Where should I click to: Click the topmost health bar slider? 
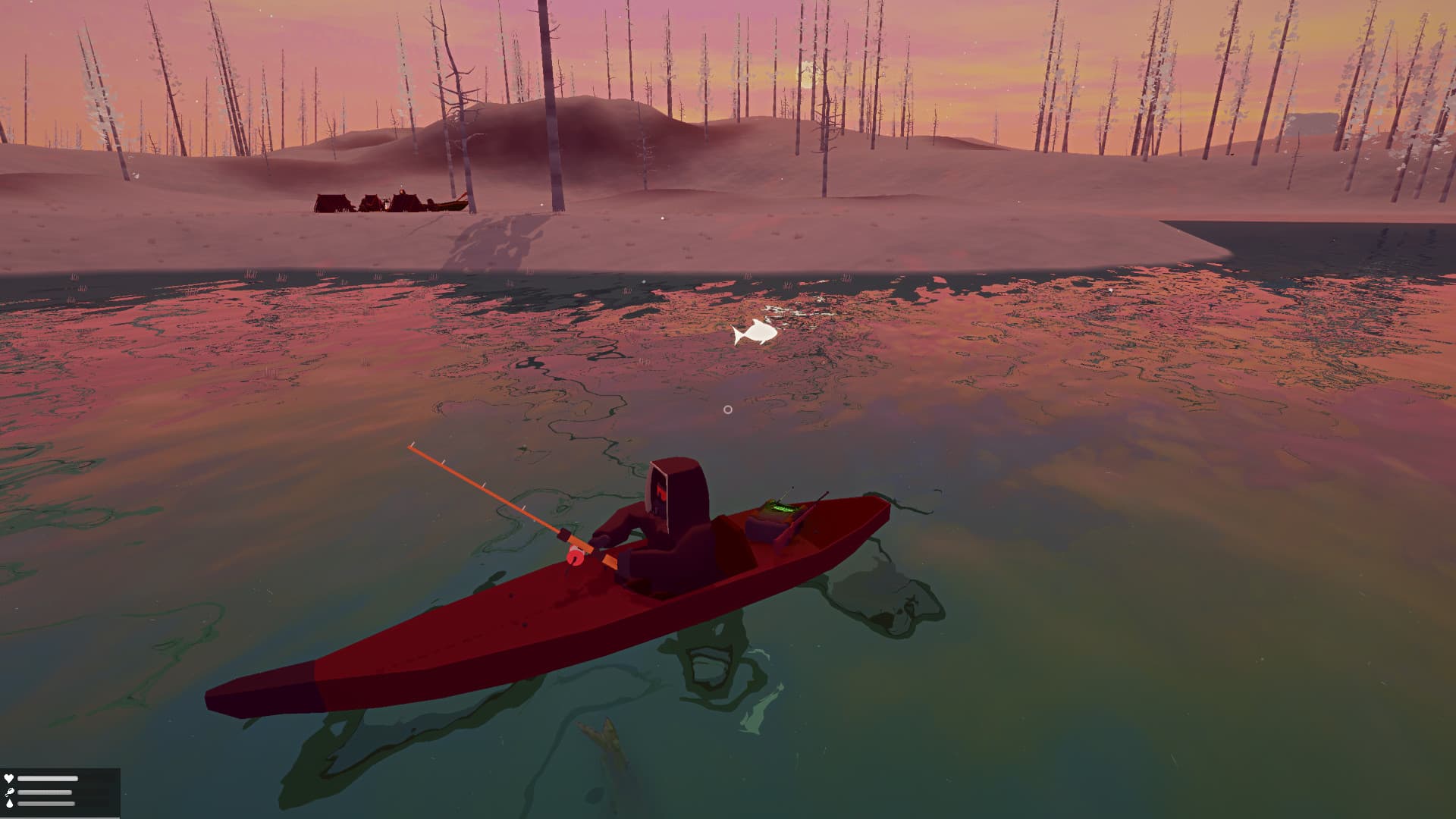point(48,778)
